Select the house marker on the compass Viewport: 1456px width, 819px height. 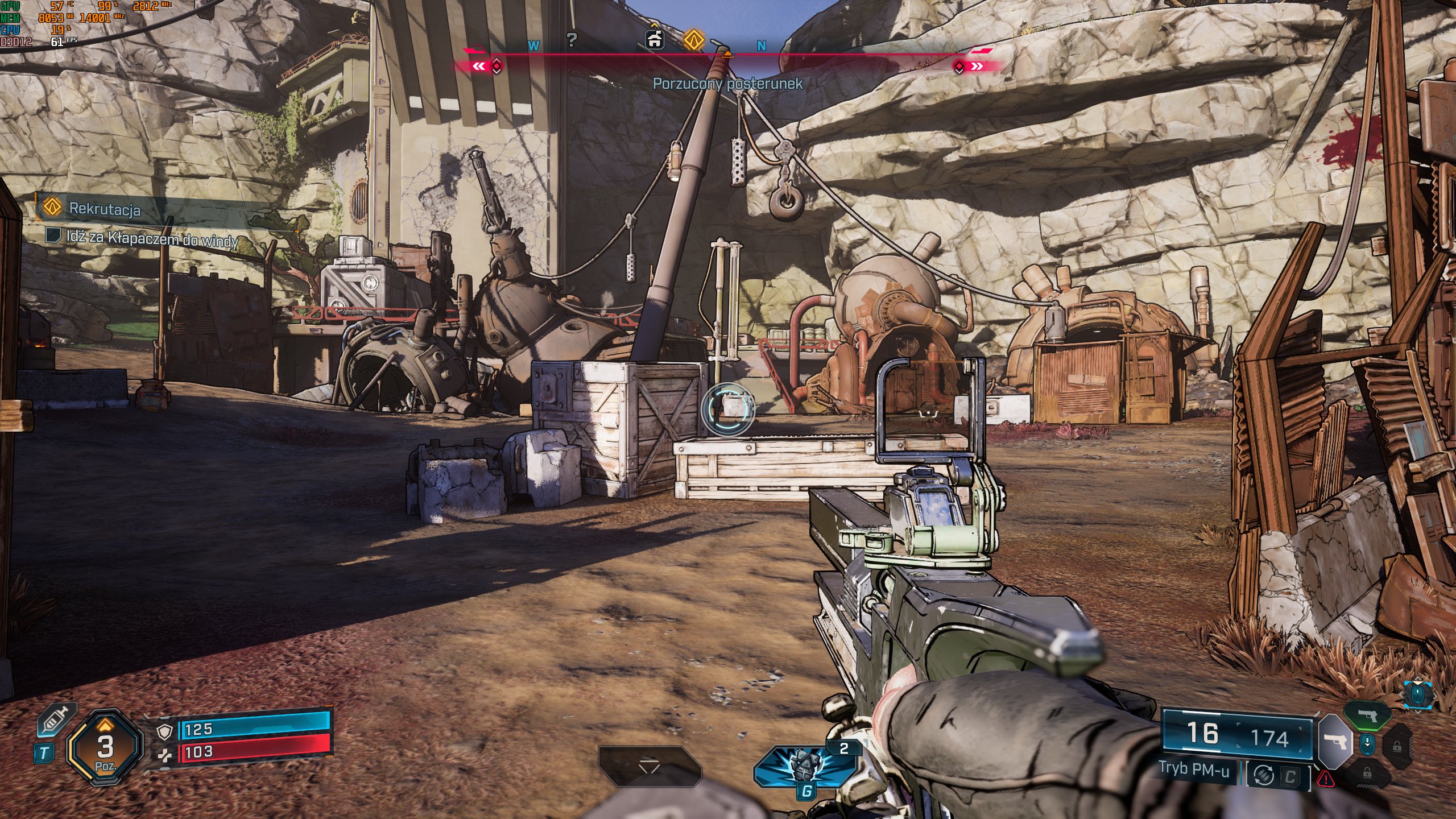coord(655,39)
